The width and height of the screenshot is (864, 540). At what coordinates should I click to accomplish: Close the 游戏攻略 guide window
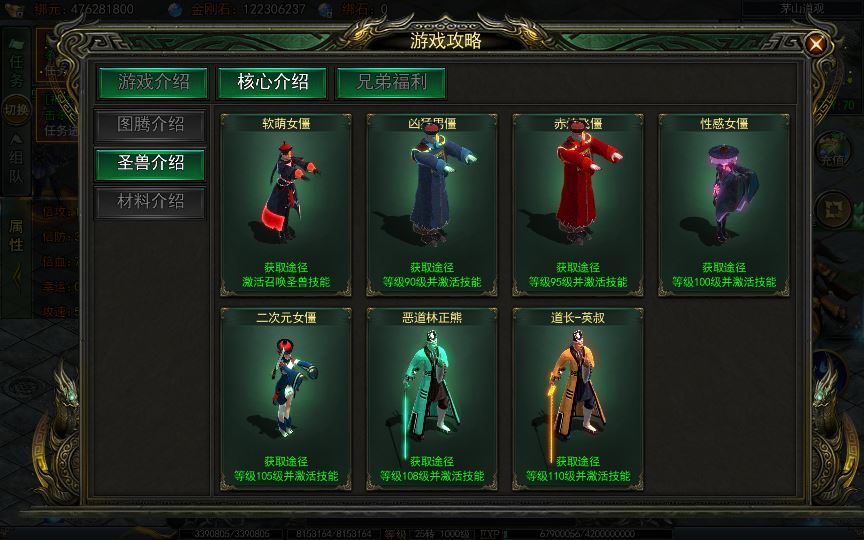click(x=817, y=44)
